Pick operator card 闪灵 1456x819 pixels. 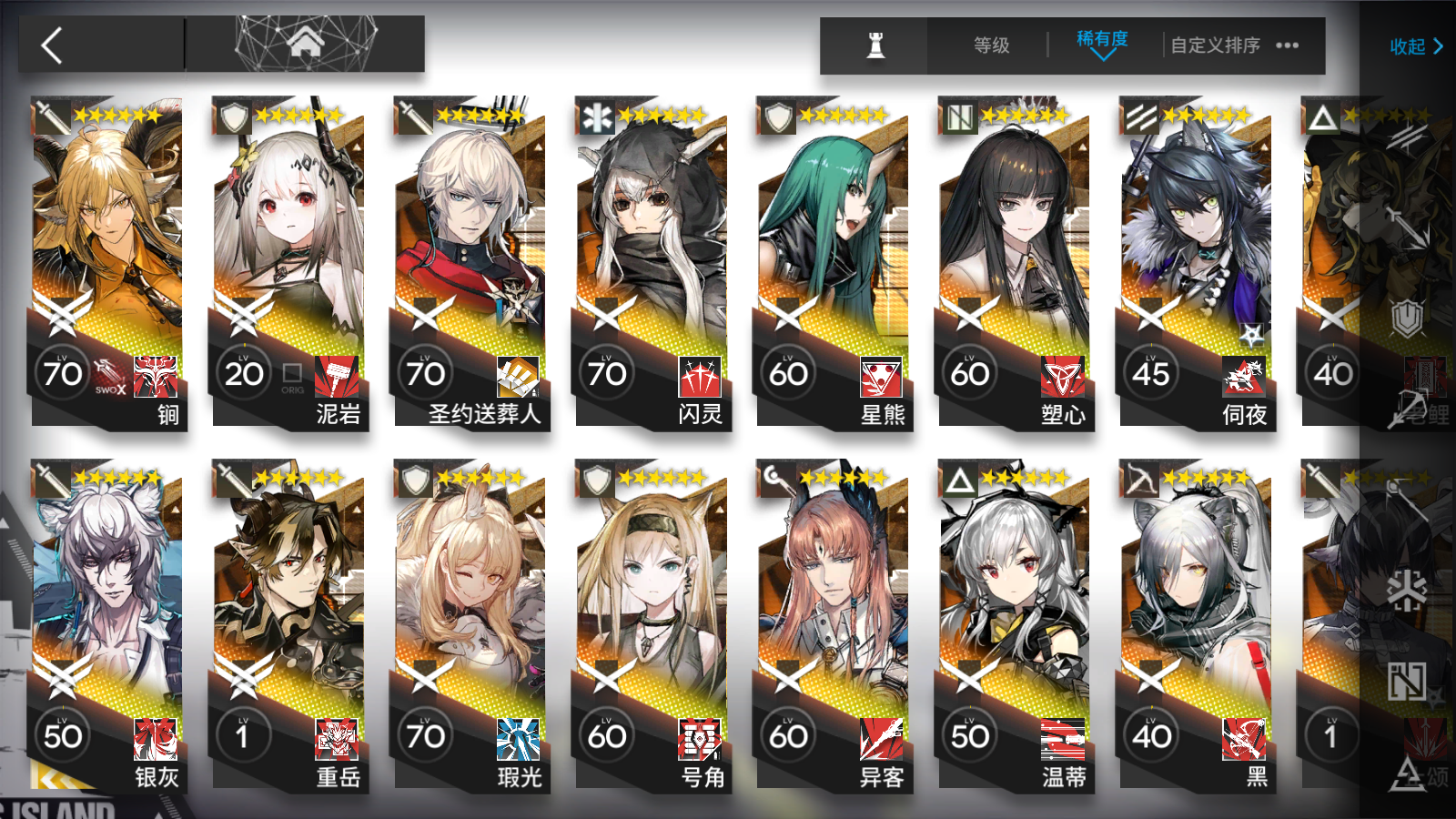[652, 262]
